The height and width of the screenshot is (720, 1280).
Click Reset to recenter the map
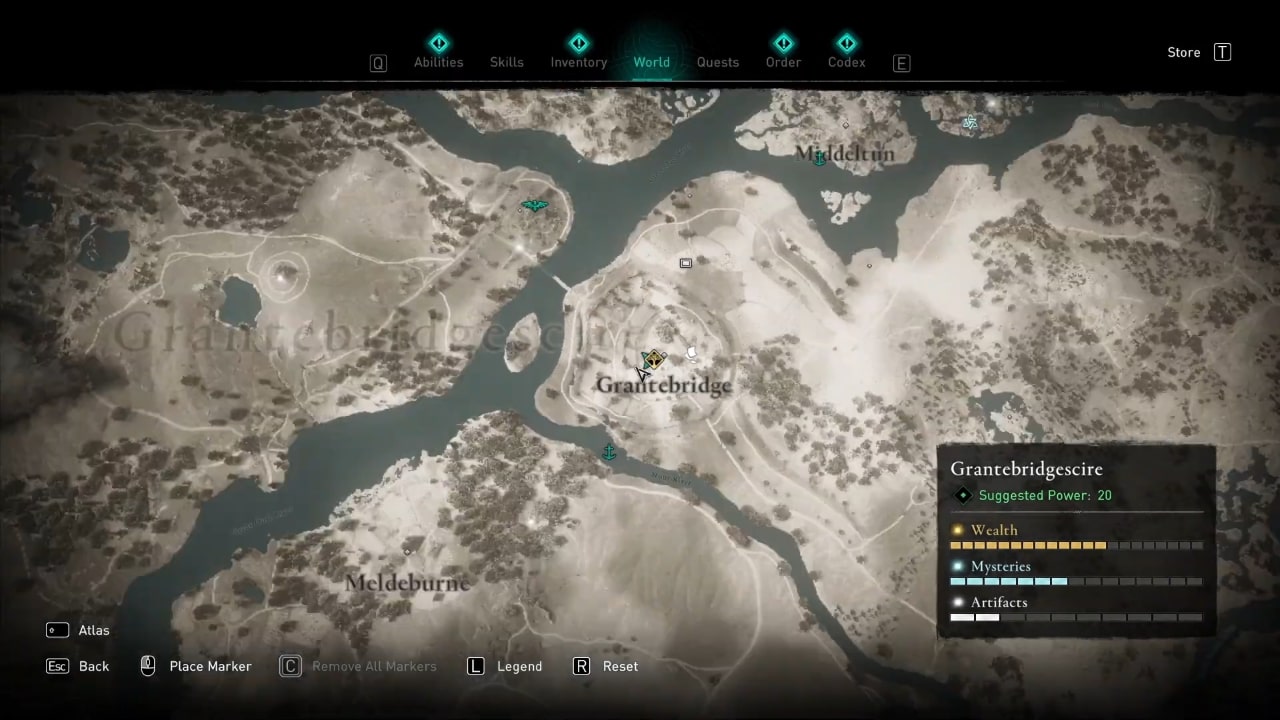pyautogui.click(x=606, y=666)
